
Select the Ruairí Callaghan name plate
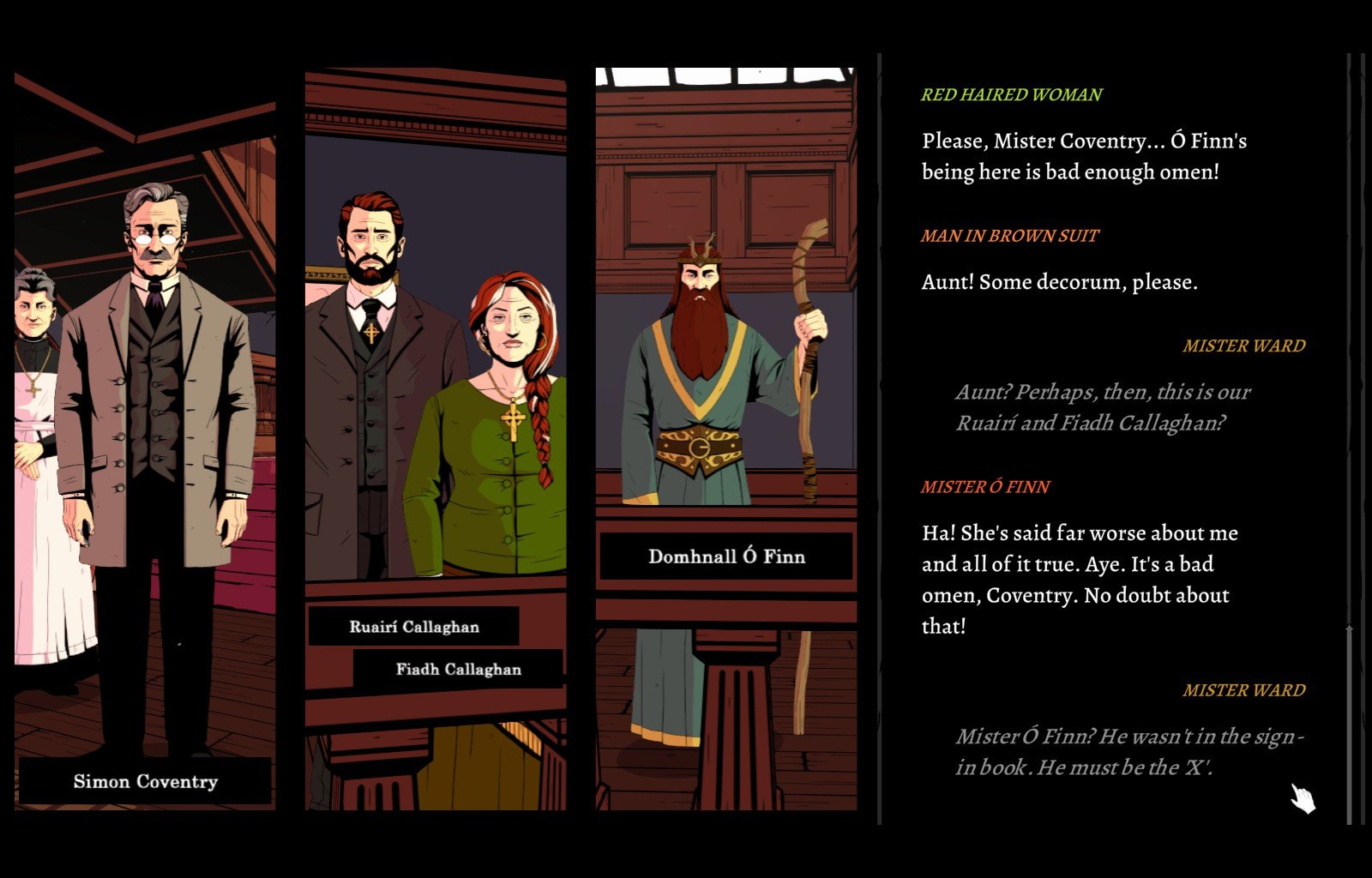coord(413,627)
